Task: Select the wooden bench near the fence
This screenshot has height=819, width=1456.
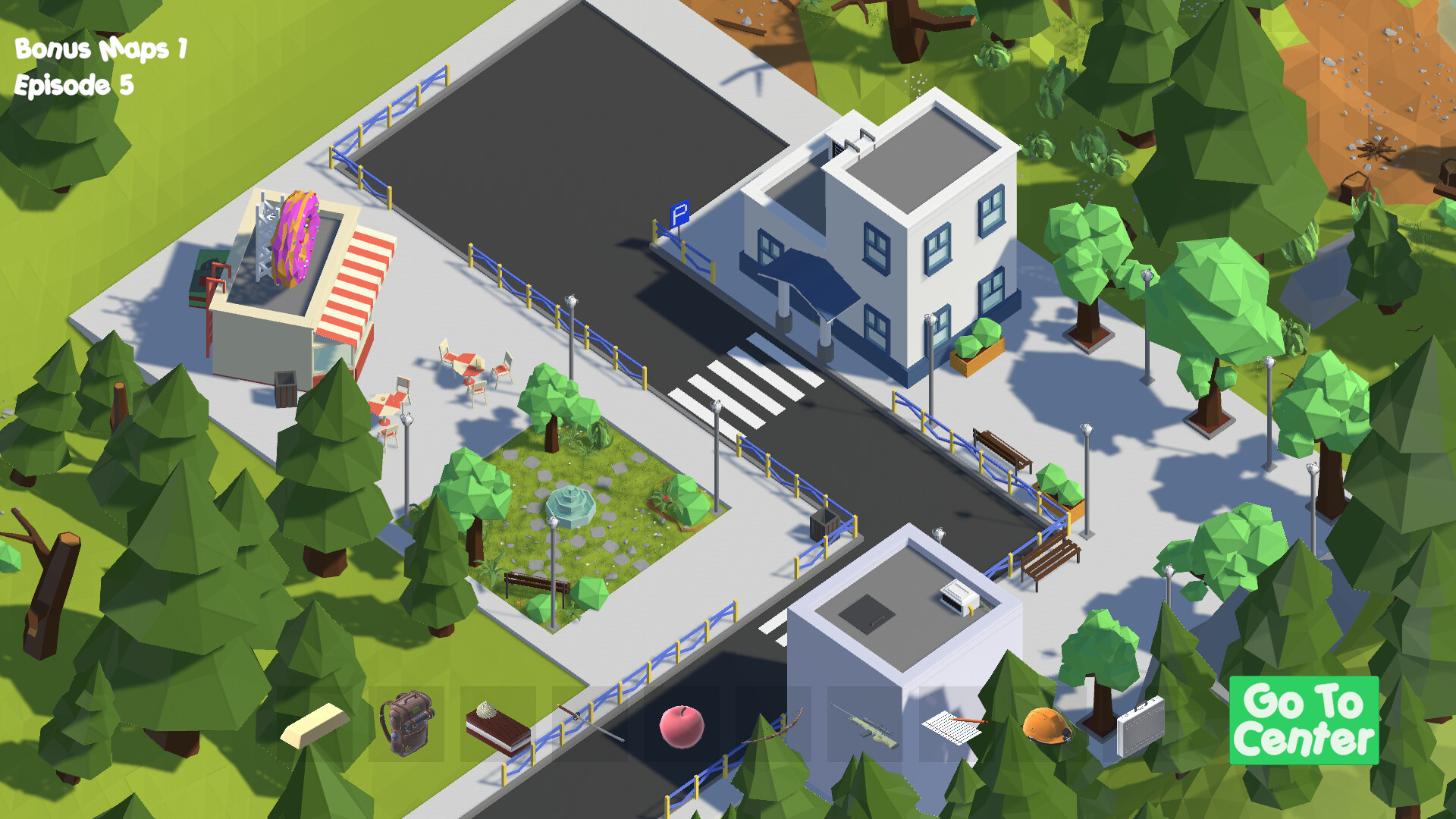Action: [1001, 449]
